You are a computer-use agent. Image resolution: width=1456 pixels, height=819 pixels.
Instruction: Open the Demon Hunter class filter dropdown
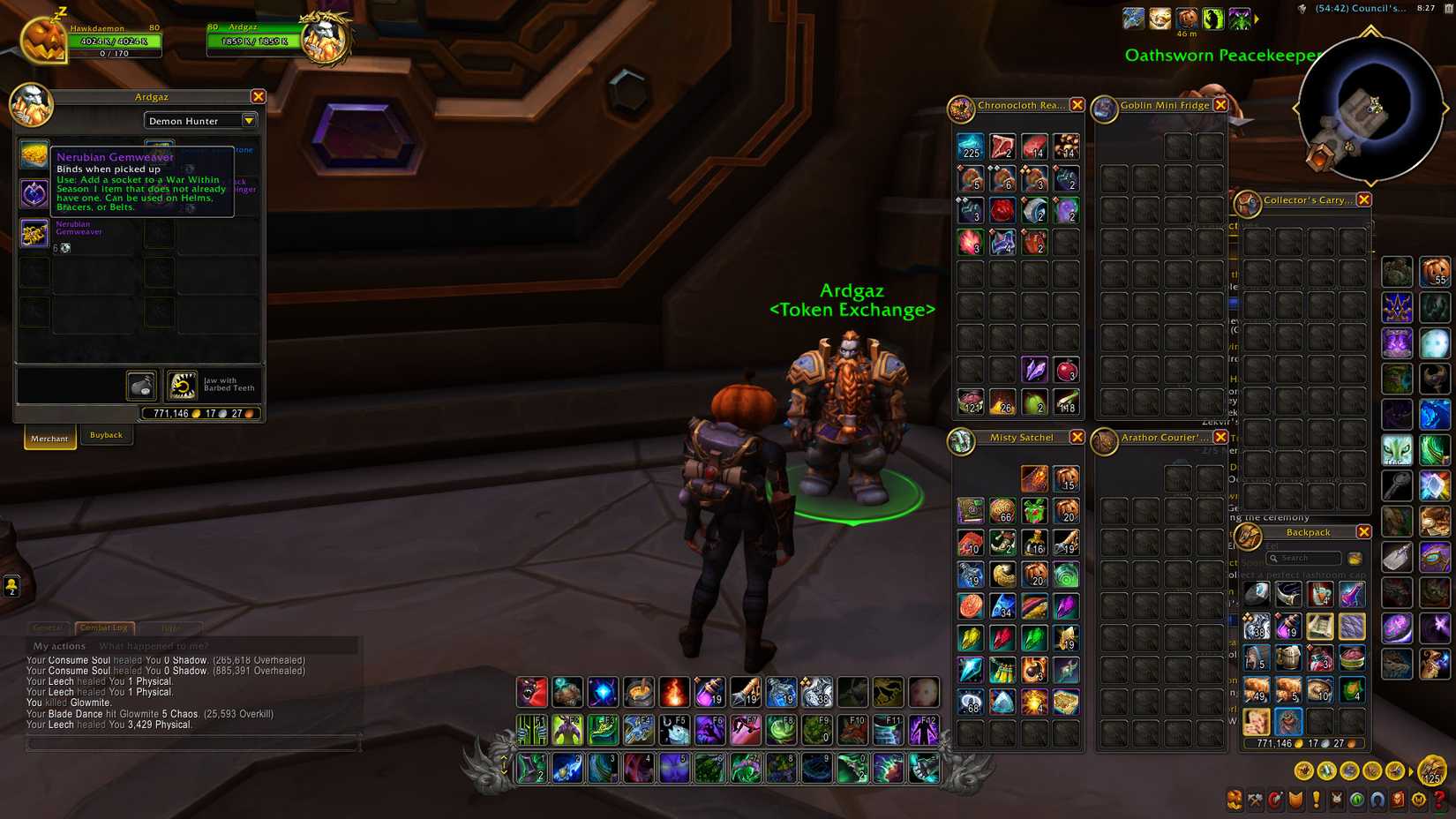pyautogui.click(x=200, y=120)
